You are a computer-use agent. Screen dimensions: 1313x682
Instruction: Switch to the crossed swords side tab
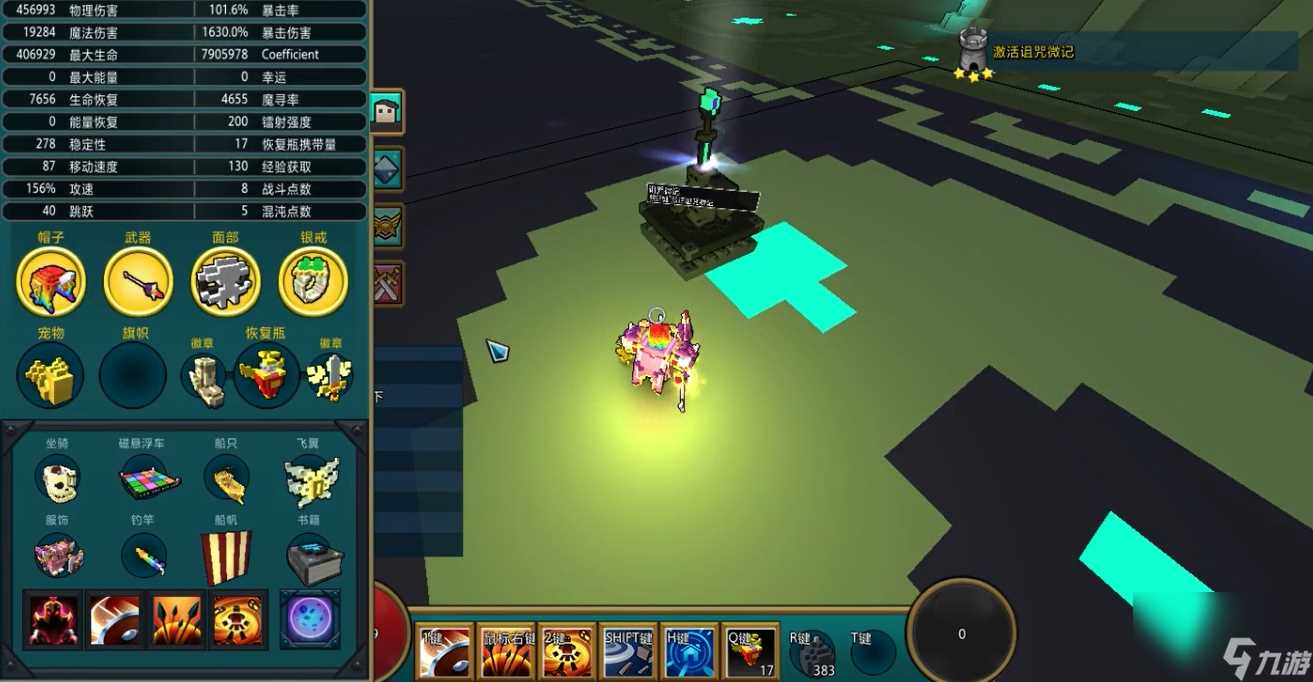click(x=386, y=284)
